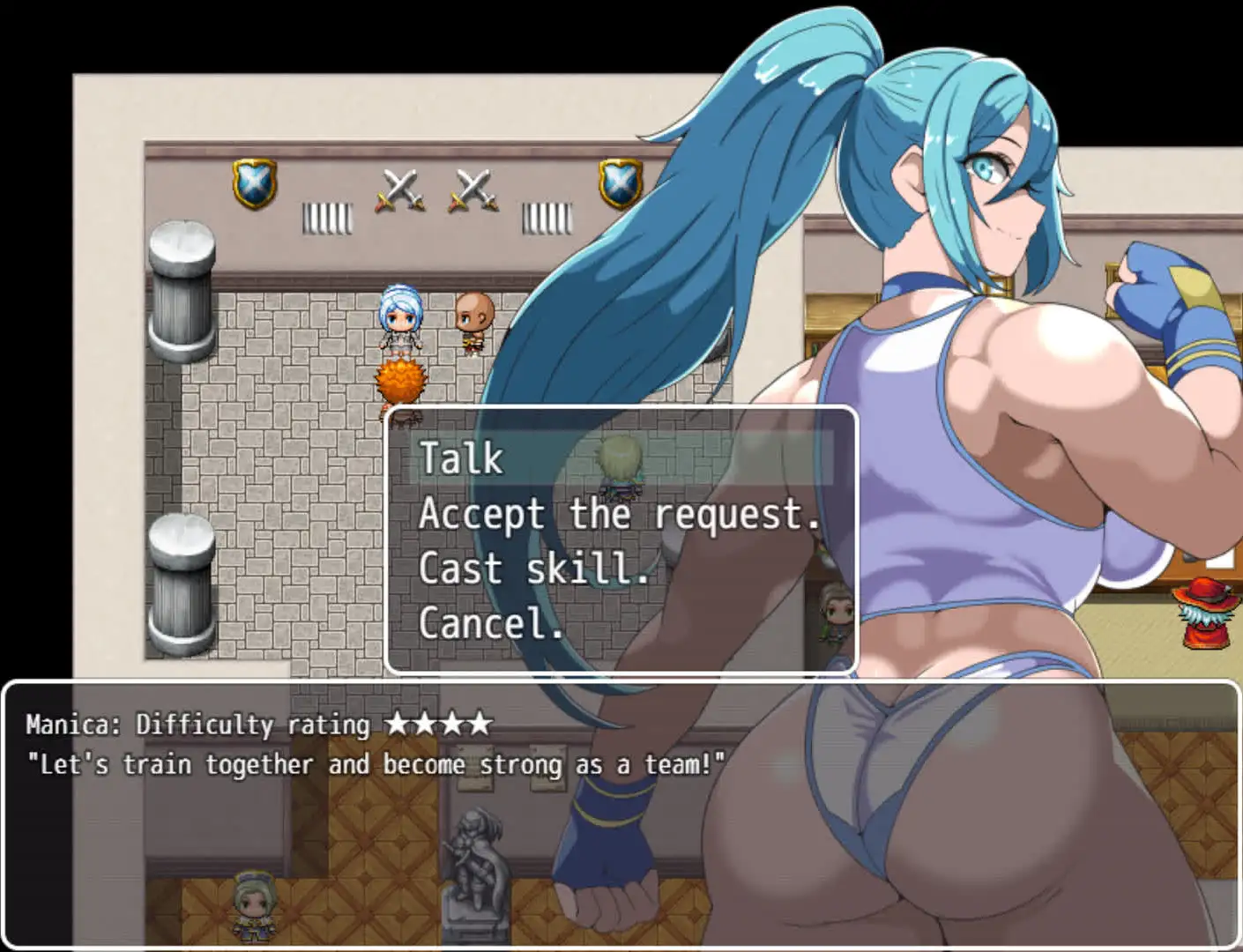Viewport: 1243px width, 952px height.
Task: Select the "Talk" option
Action: click(x=458, y=458)
